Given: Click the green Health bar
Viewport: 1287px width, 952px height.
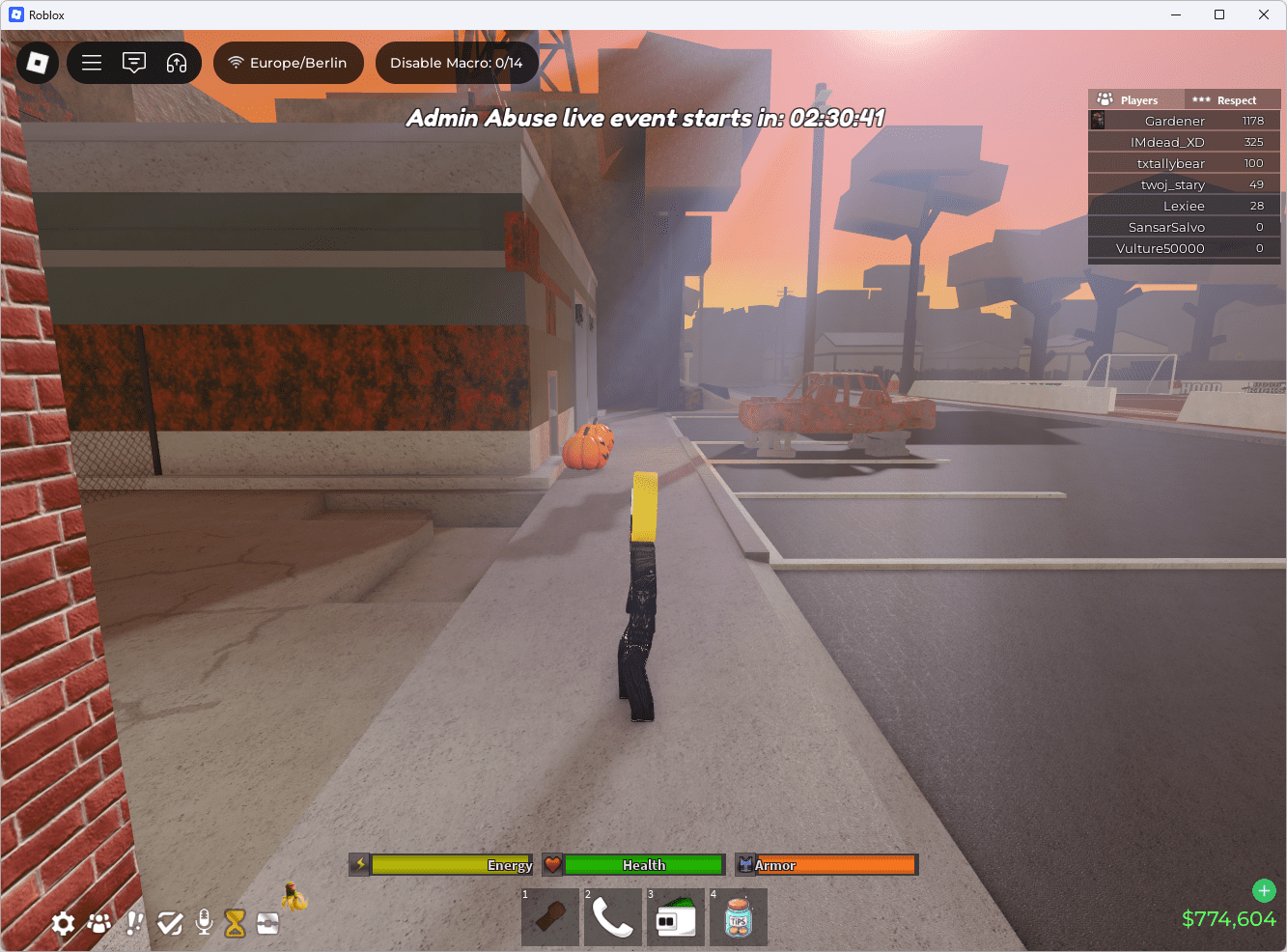Looking at the screenshot, I should (x=642, y=864).
